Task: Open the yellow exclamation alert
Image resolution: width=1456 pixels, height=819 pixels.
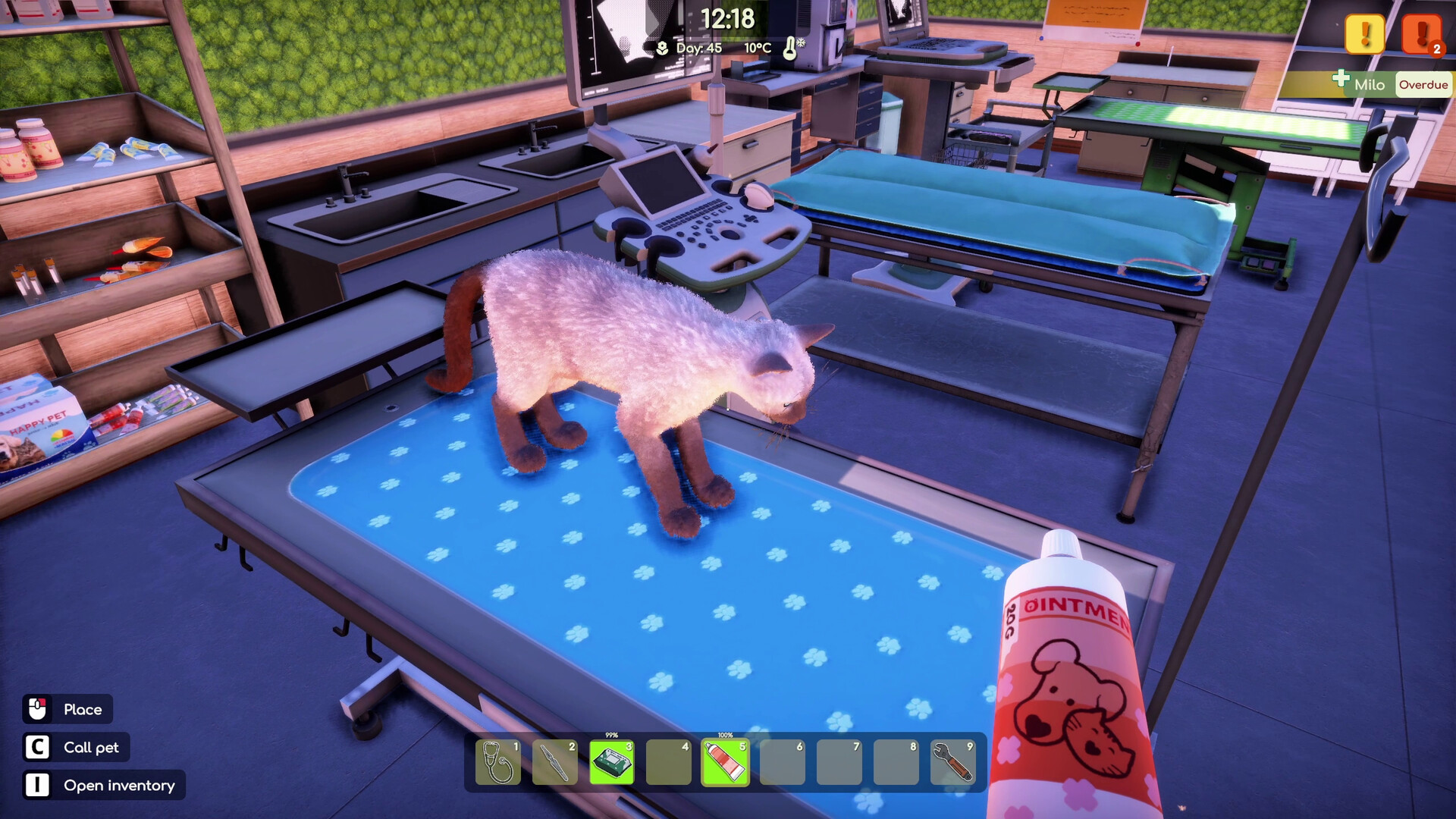Action: [1364, 34]
